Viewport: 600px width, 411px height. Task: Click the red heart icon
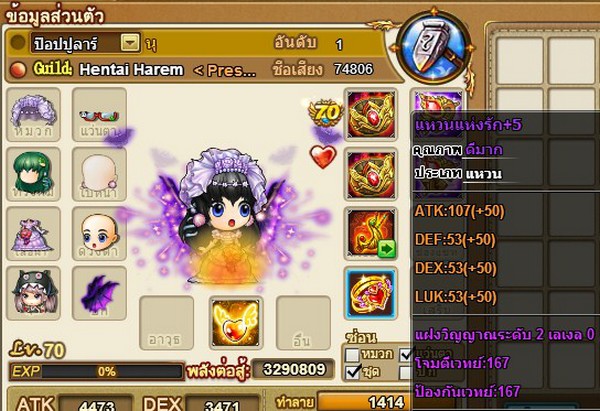click(322, 156)
